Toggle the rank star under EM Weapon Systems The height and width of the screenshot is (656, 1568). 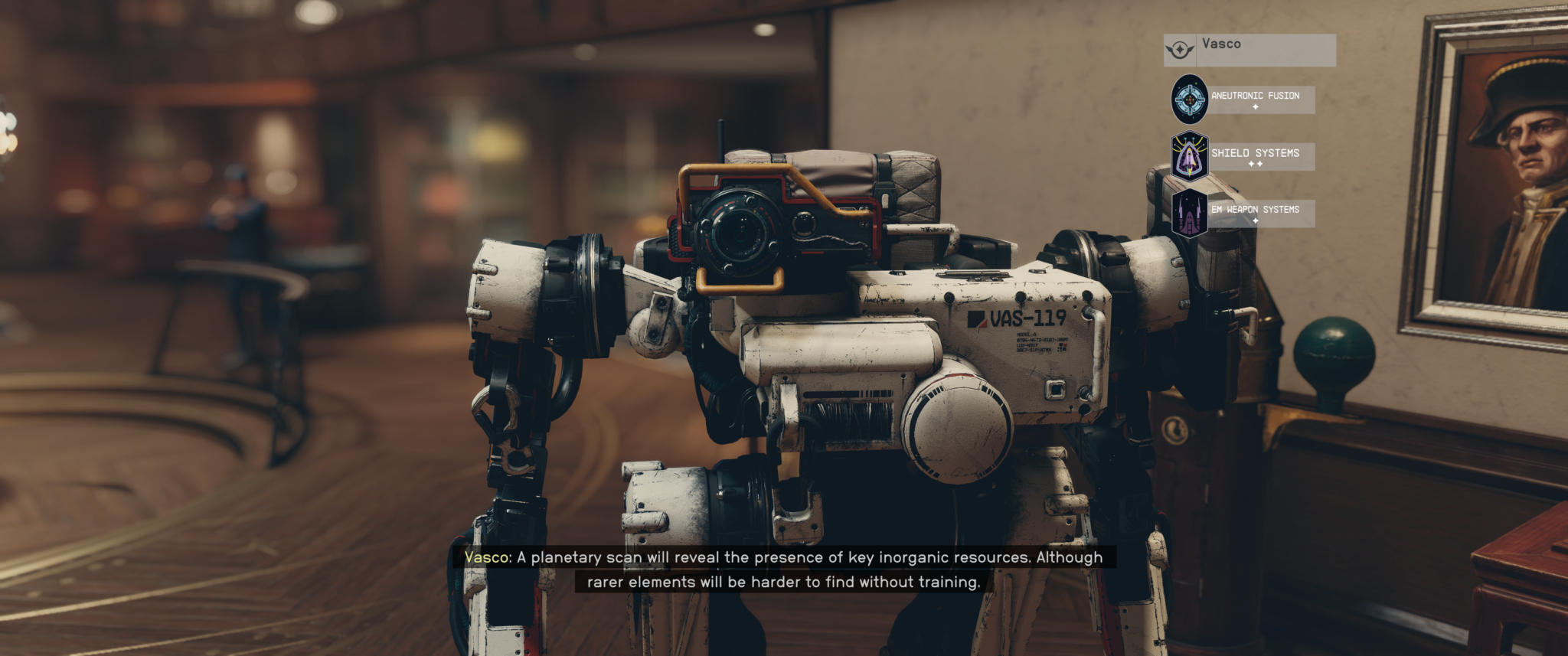(1256, 220)
